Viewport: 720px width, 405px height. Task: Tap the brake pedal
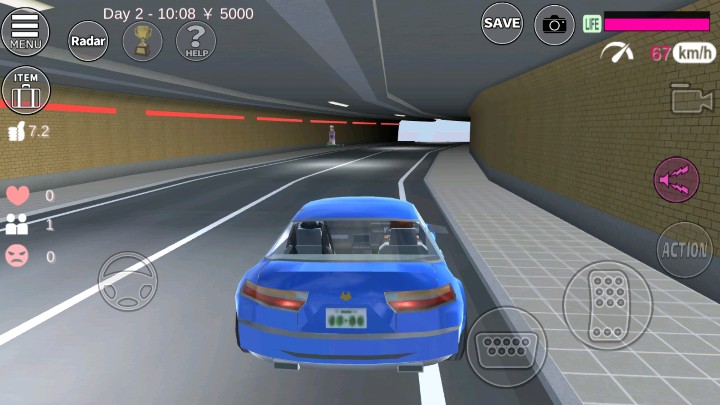506,346
